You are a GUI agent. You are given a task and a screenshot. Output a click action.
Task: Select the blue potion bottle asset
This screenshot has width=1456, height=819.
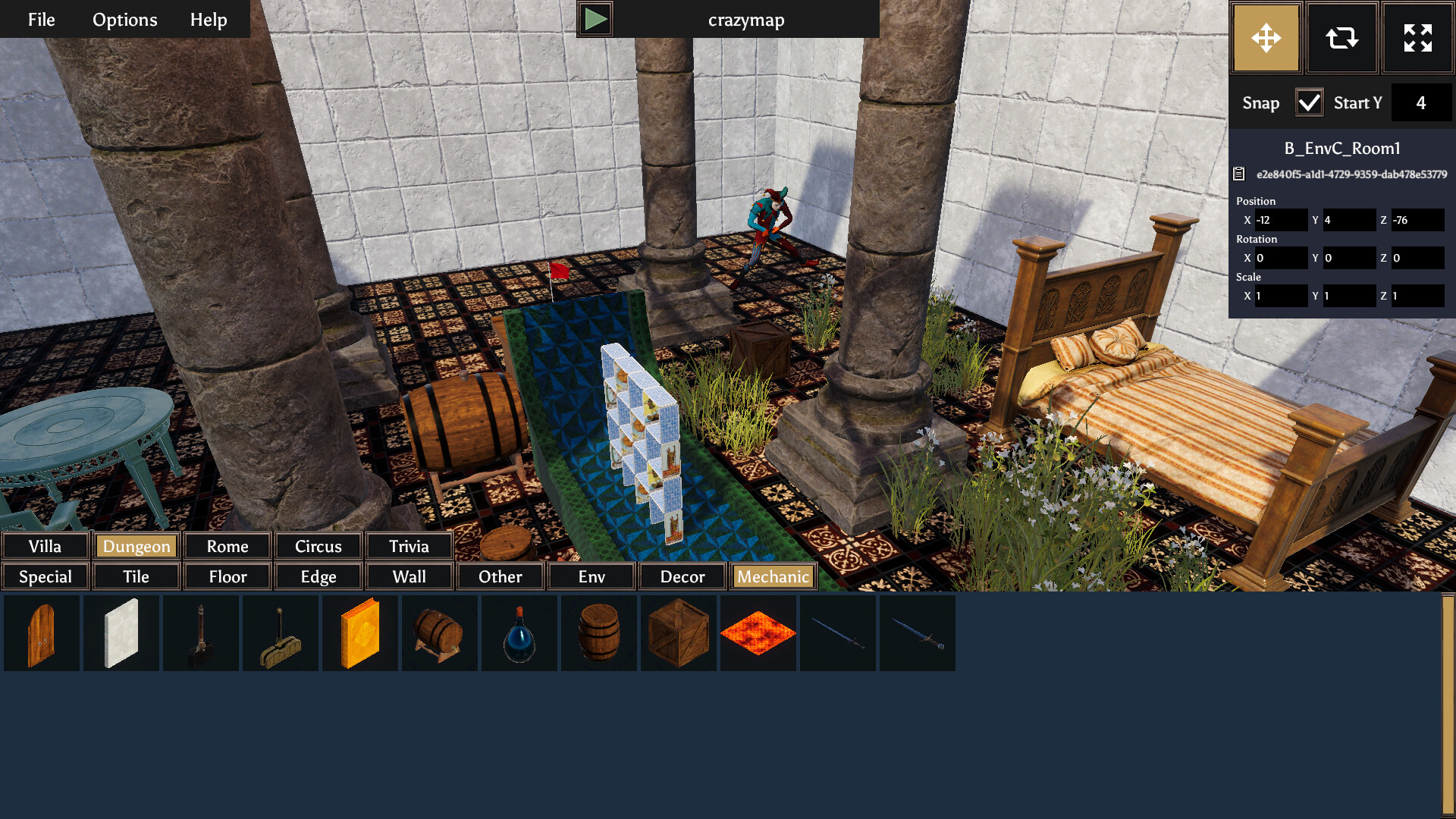pos(519,632)
